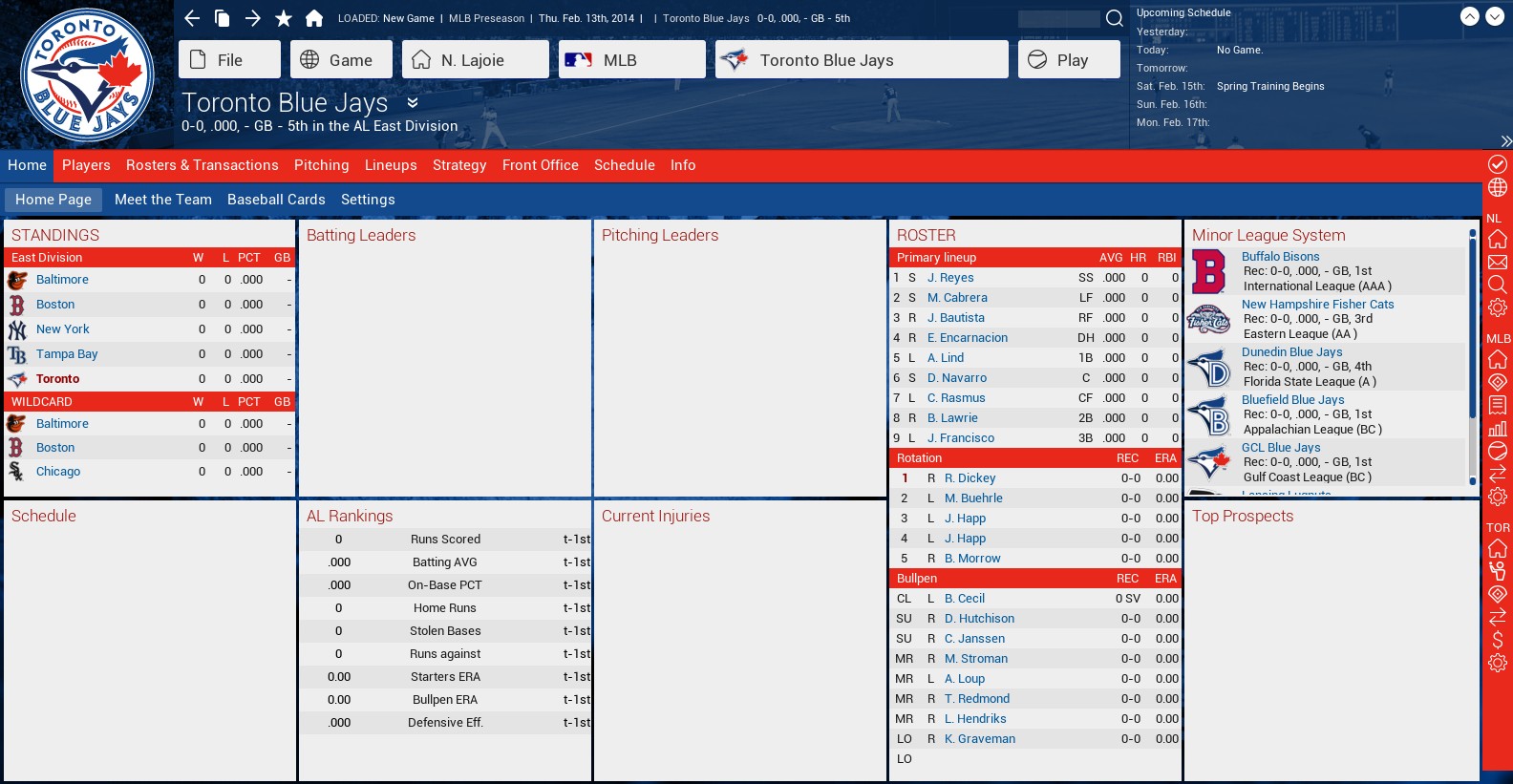Switch to the Players tab
Image resolution: width=1513 pixels, height=784 pixels.
click(86, 165)
